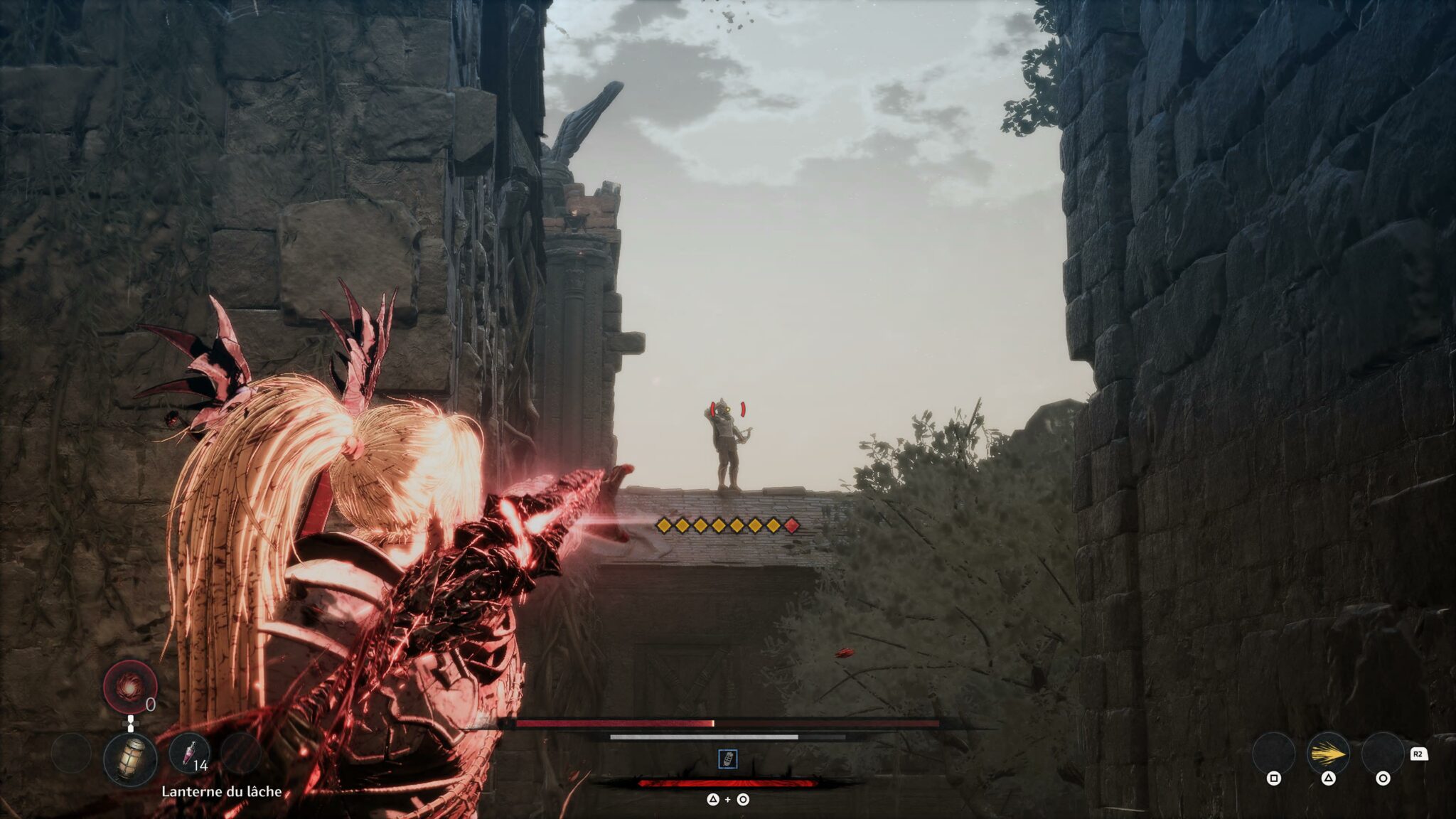This screenshot has height=819, width=1456.
Task: Activate the golden streak skill icon
Action: tap(1327, 753)
